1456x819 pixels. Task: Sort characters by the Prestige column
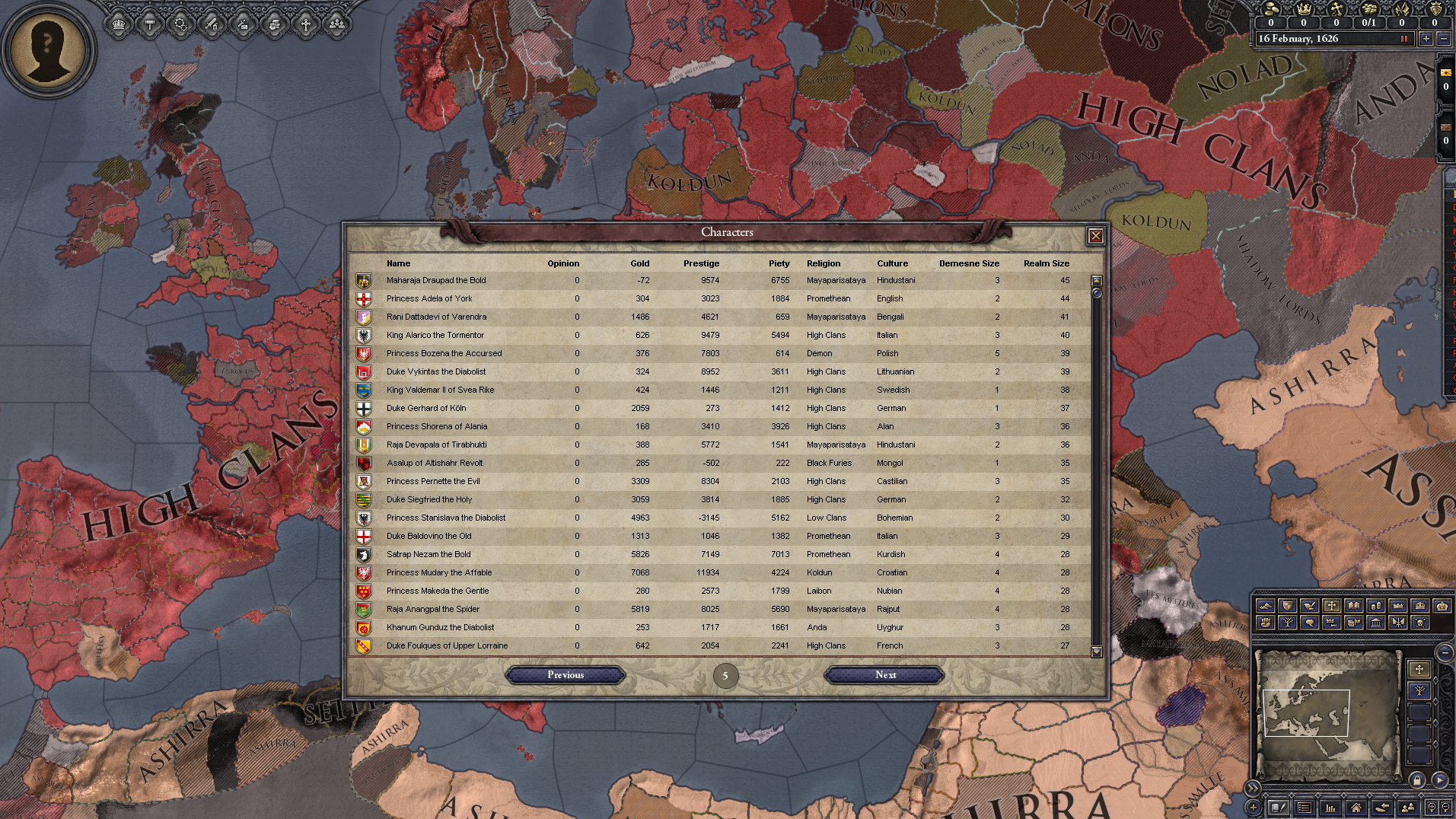click(701, 263)
